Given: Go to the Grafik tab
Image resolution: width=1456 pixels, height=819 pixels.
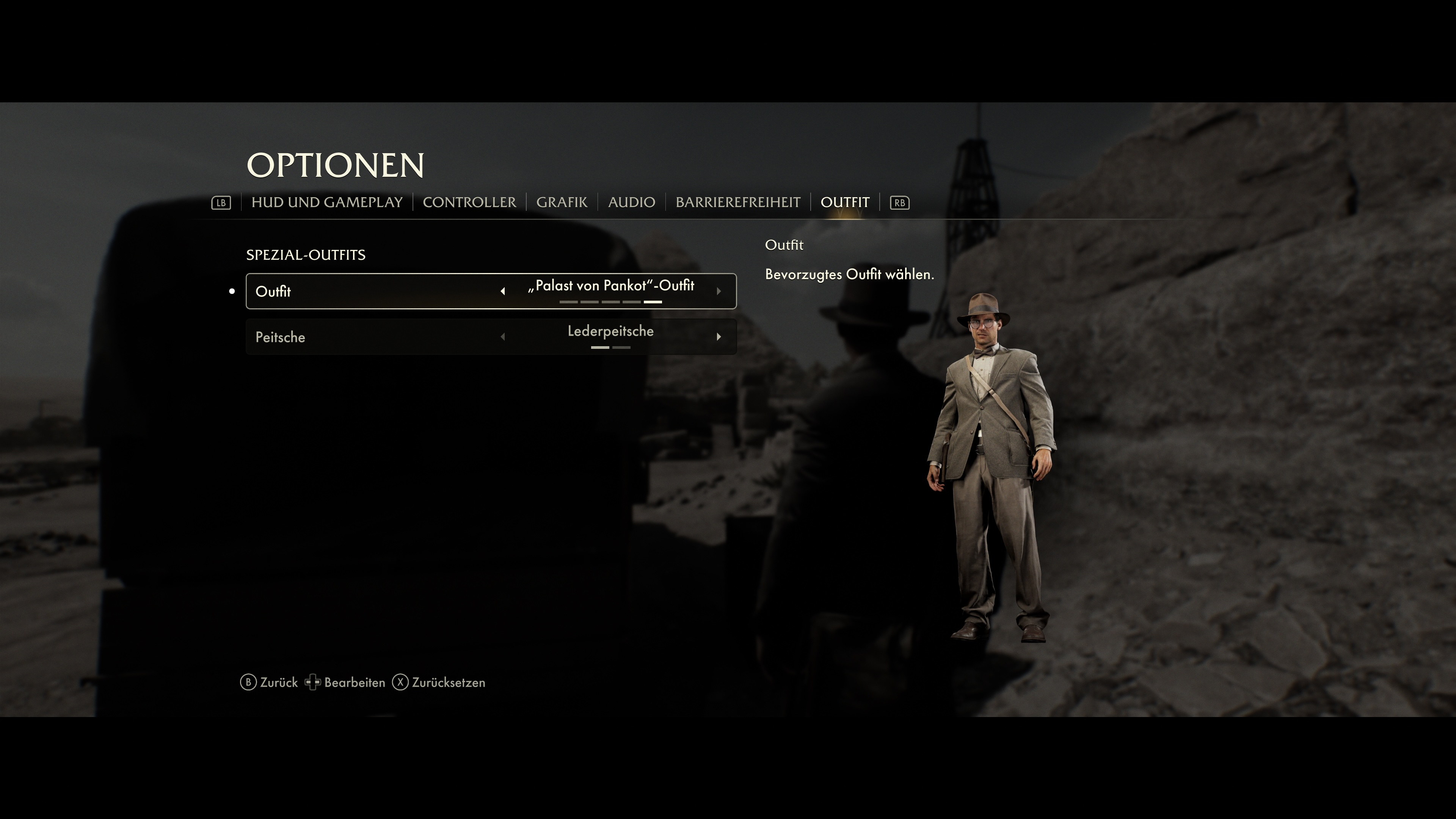Looking at the screenshot, I should tap(561, 202).
